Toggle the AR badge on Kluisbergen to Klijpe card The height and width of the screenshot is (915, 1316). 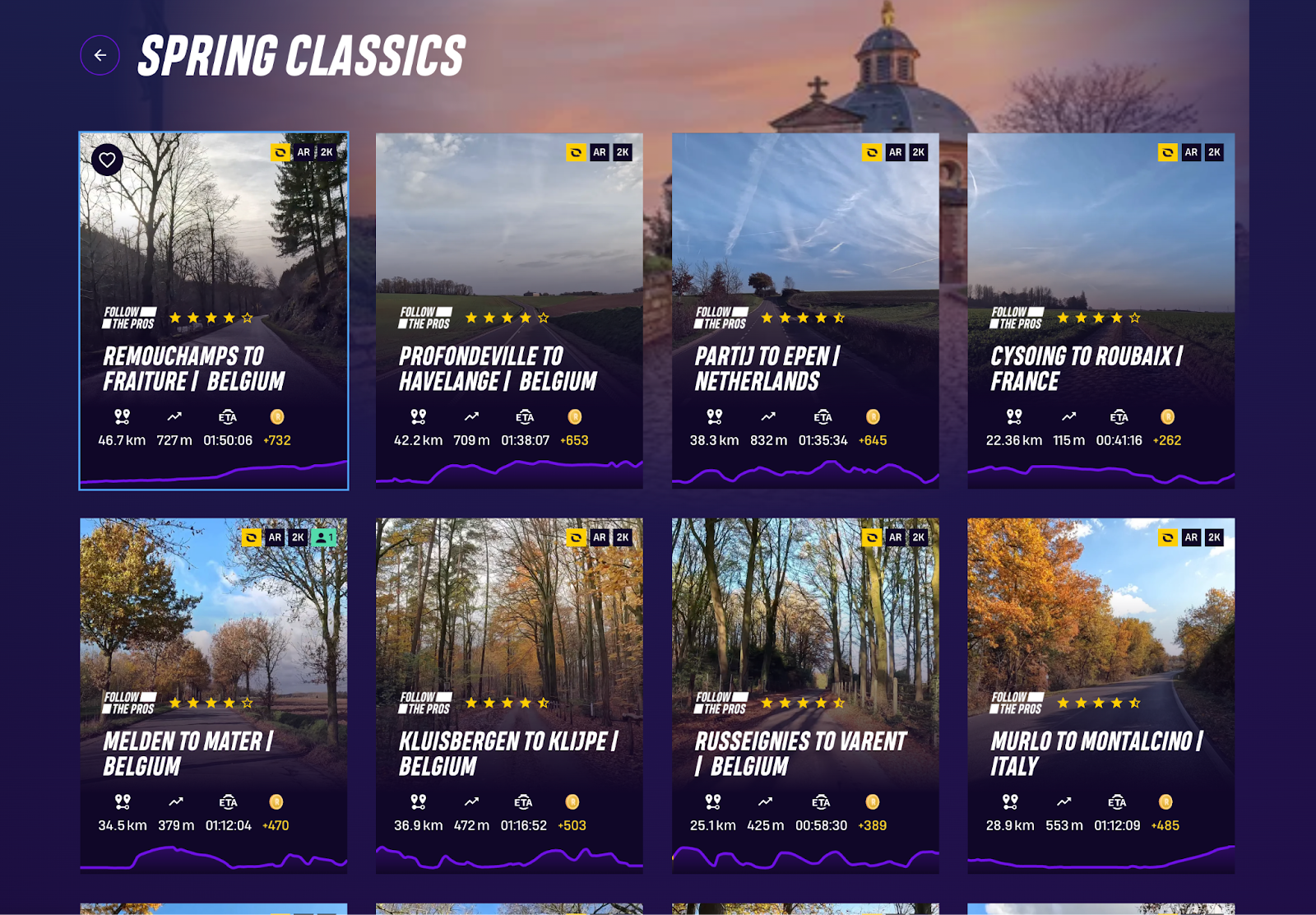click(x=598, y=536)
